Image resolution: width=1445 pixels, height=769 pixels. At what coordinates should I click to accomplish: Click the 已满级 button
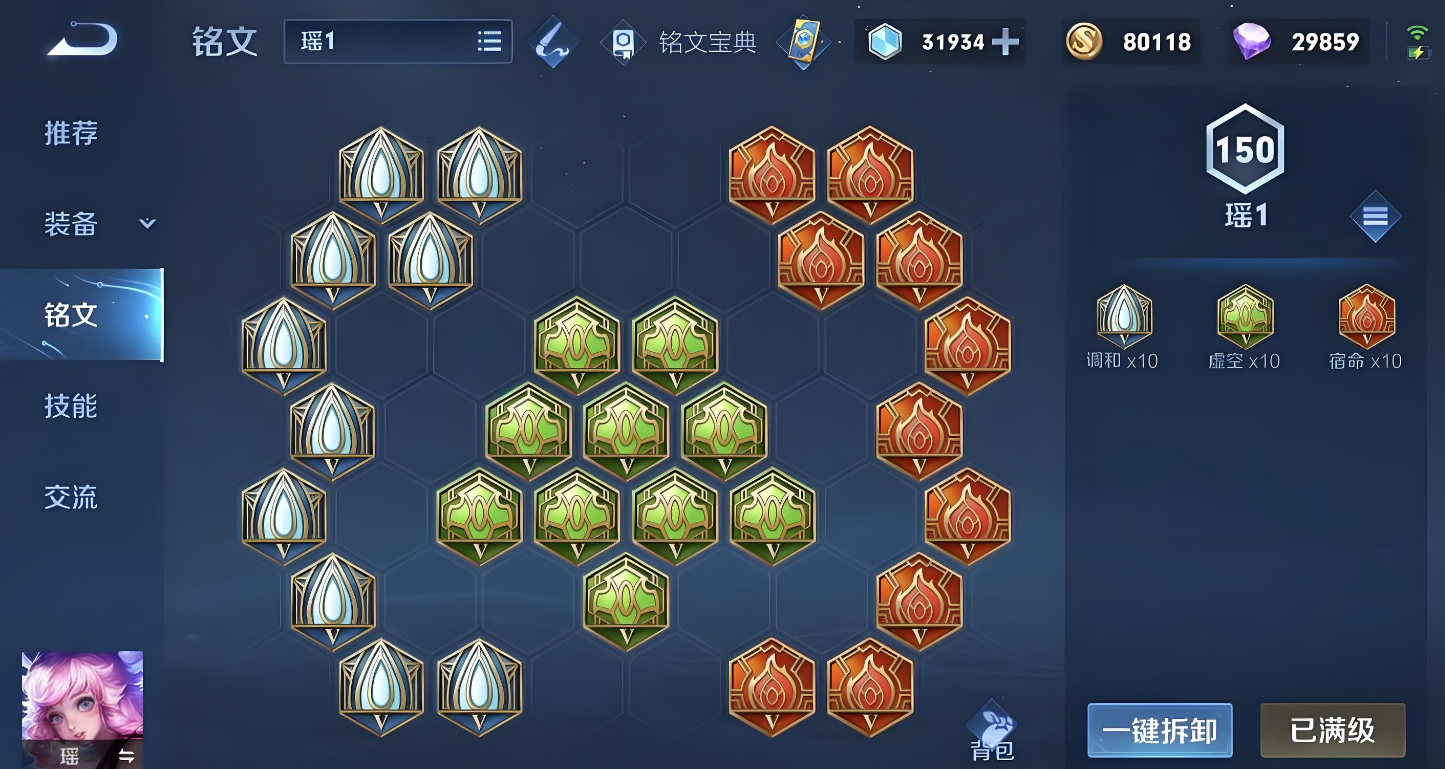pos(1332,730)
